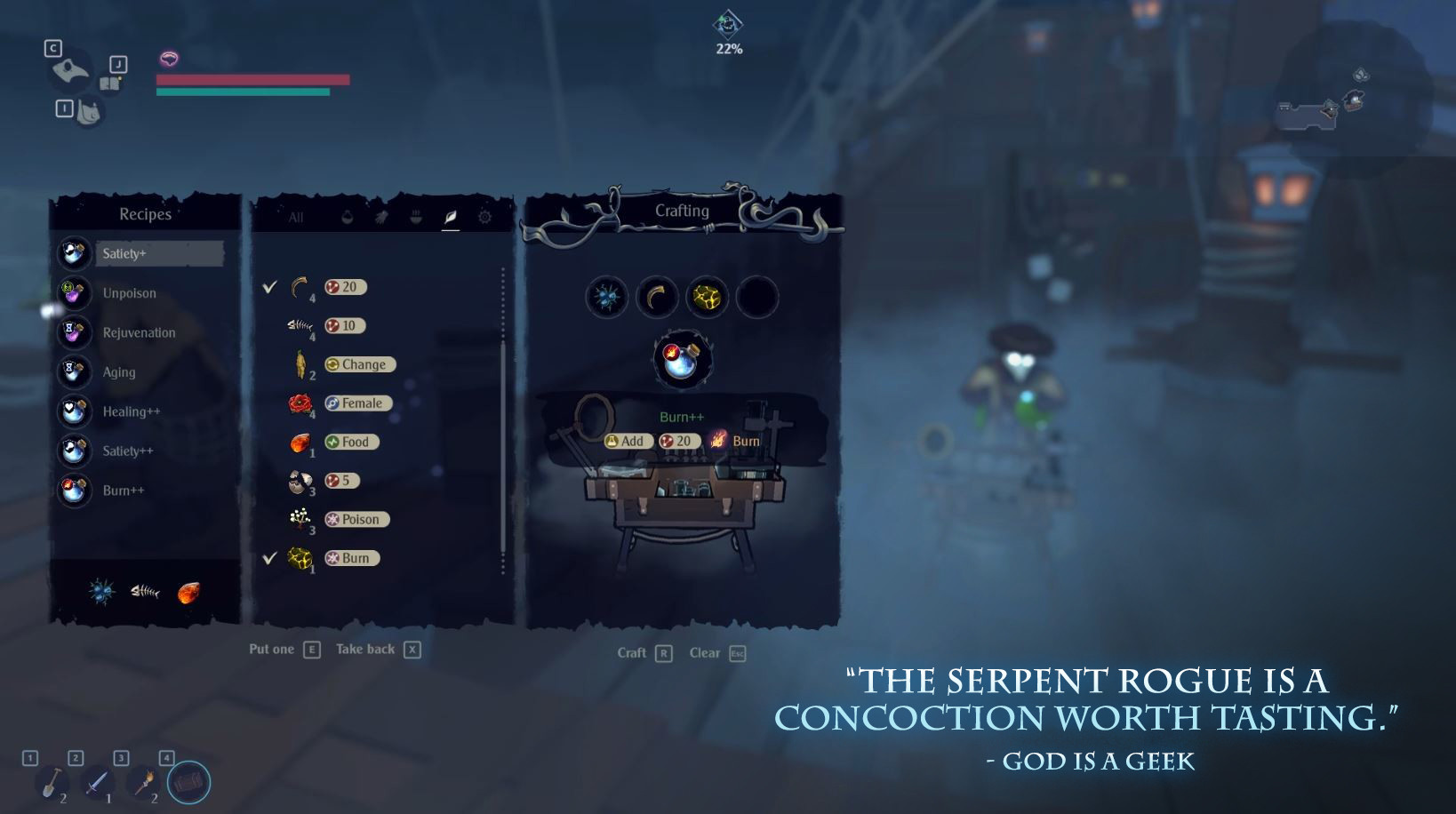The width and height of the screenshot is (1456, 814).
Task: Toggle the checkmark beside the Burn ore ingredient
Action: [x=271, y=558]
